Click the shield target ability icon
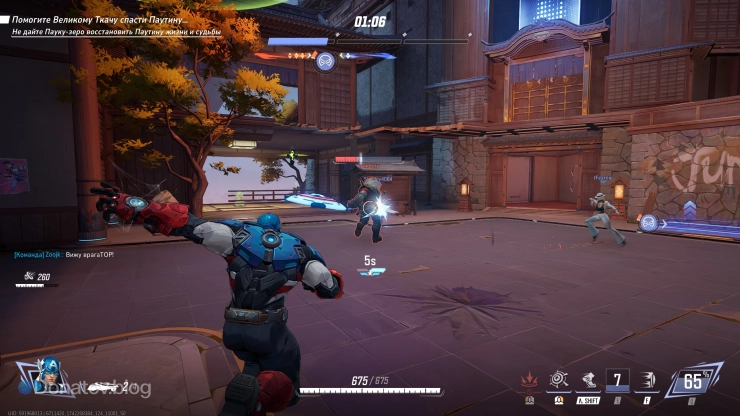 tap(558, 379)
